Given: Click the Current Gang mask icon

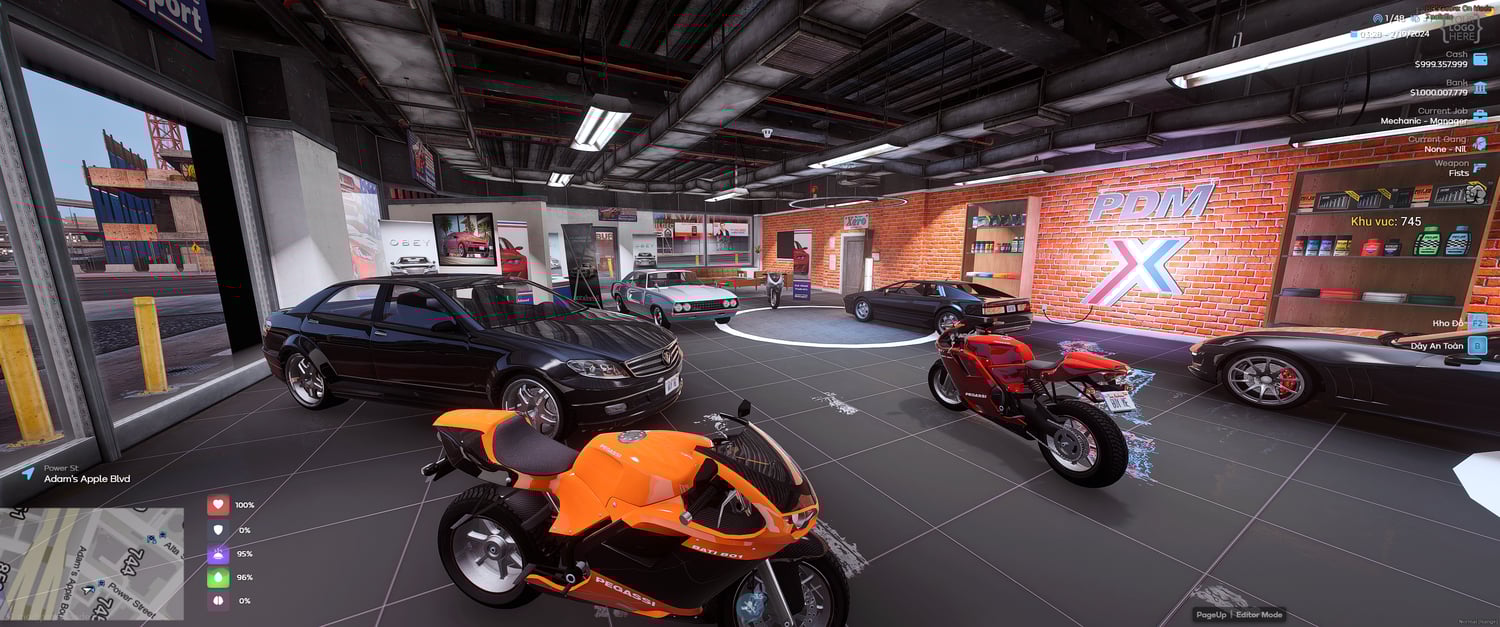Looking at the screenshot, I should tap(1480, 143).
